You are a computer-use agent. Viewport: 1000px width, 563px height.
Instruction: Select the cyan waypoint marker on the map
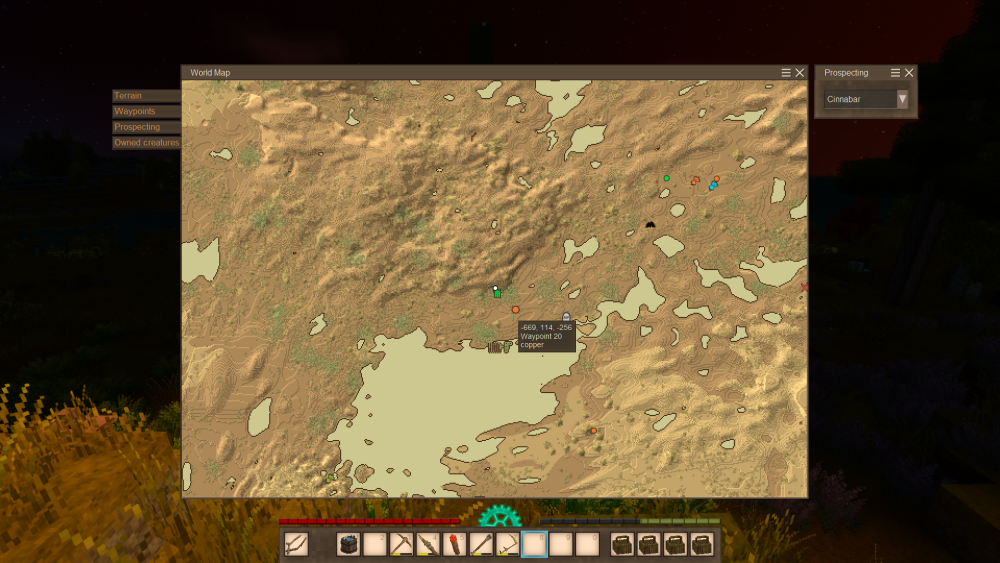click(x=712, y=187)
